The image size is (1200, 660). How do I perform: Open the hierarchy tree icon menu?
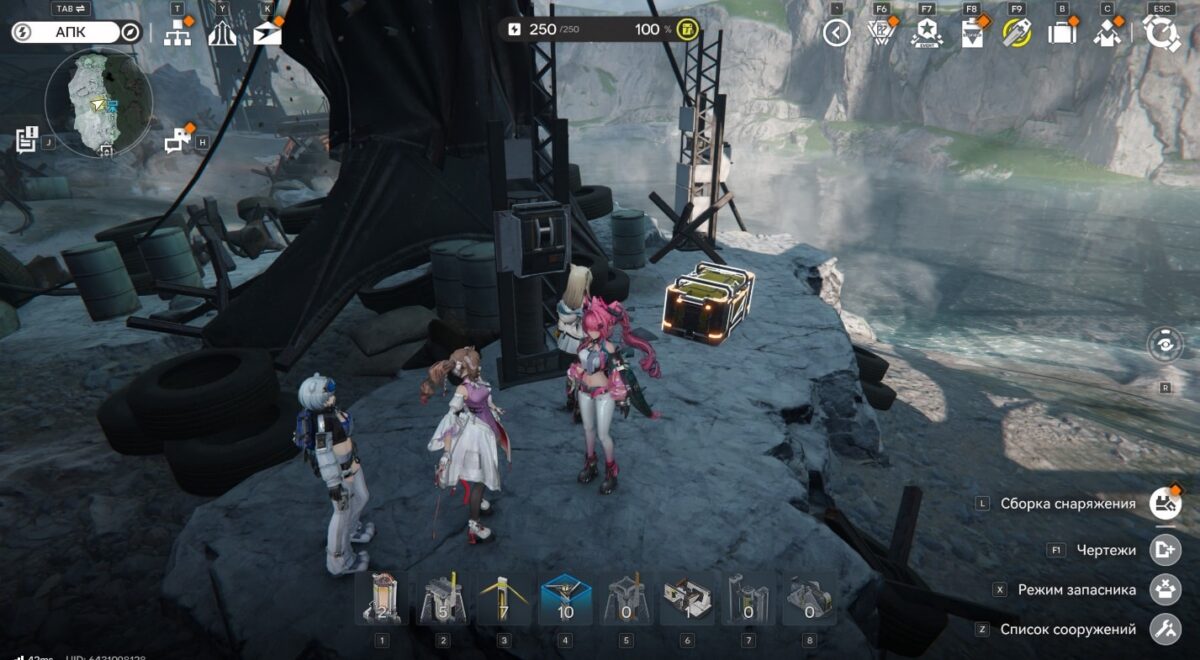coord(177,34)
